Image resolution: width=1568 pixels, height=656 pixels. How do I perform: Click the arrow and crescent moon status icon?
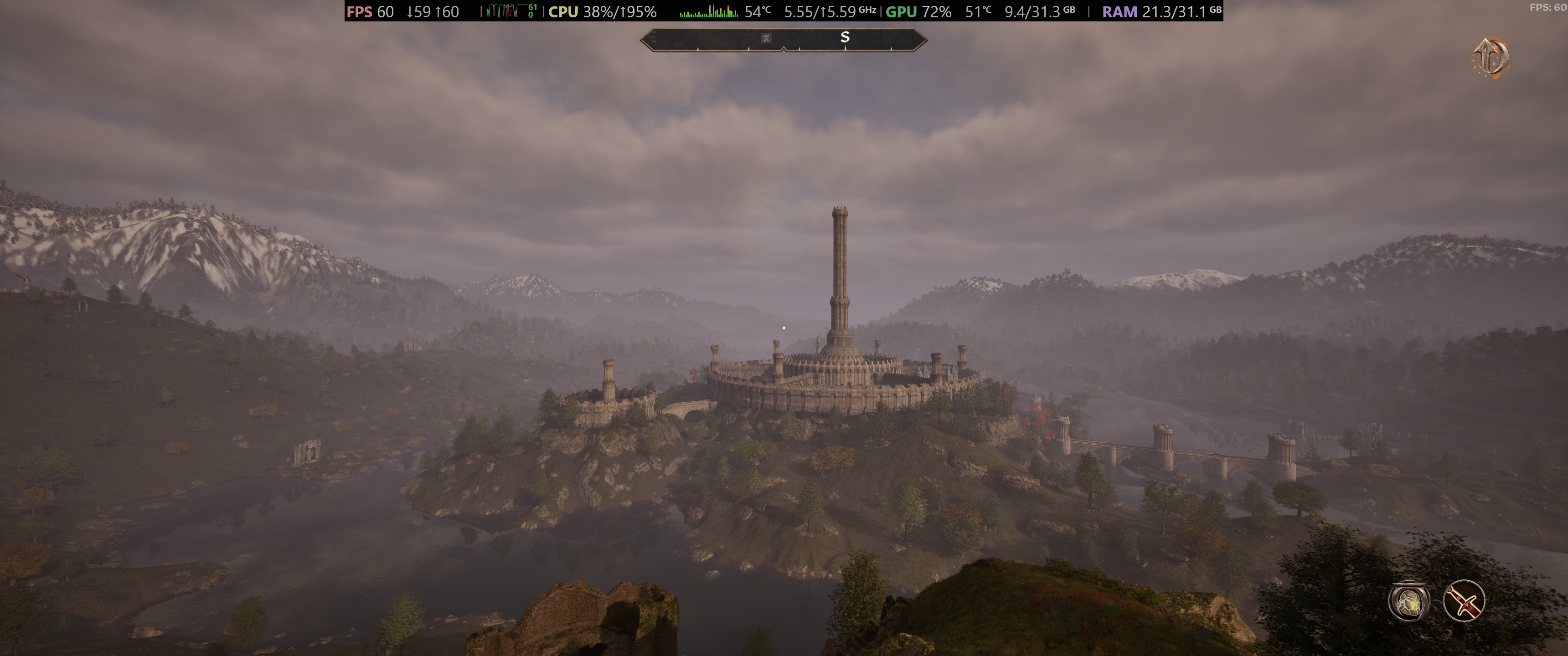pos(1491,58)
